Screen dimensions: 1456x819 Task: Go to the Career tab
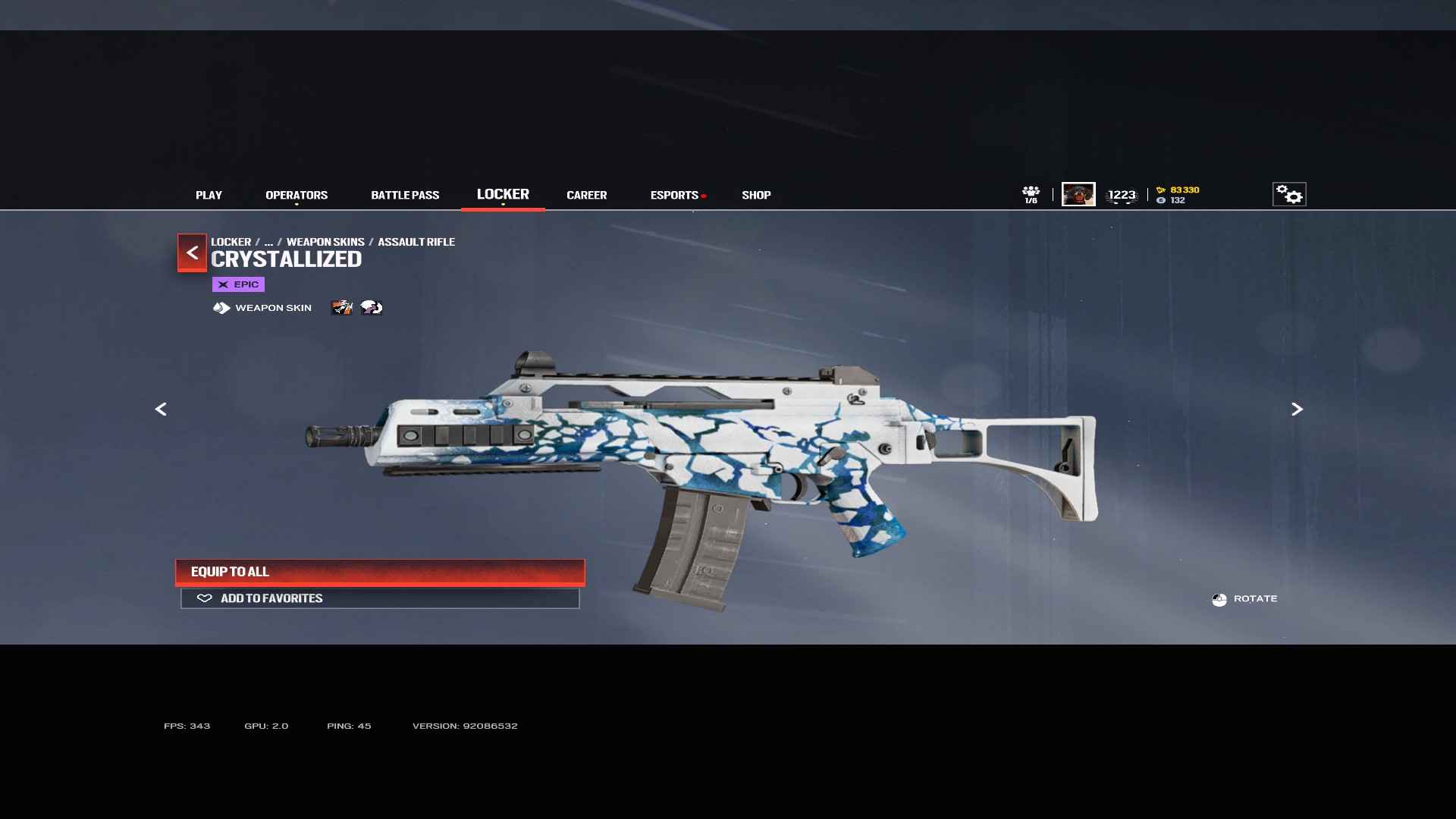coord(586,195)
